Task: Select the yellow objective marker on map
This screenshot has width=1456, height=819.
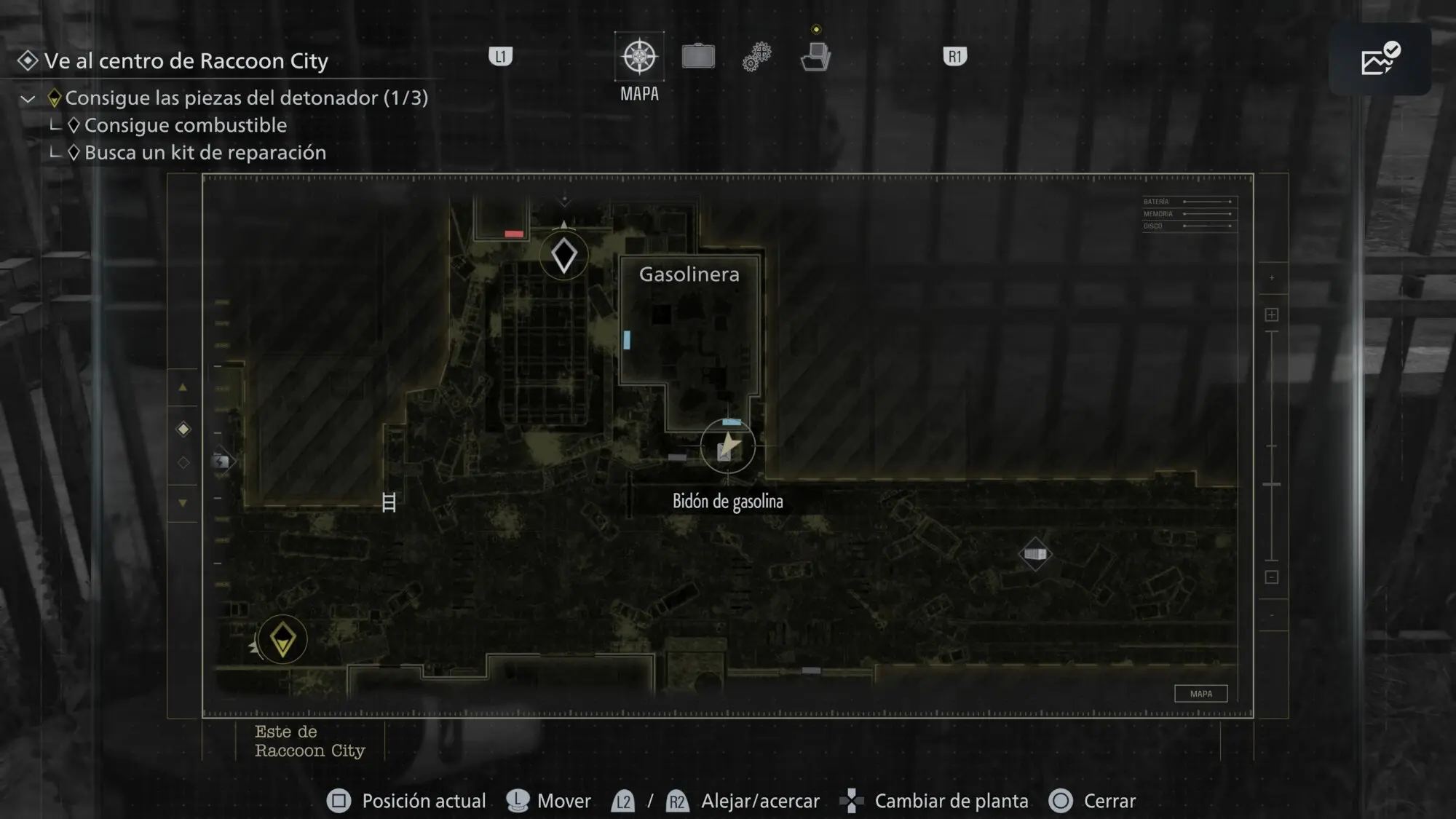Action: pyautogui.click(x=282, y=640)
